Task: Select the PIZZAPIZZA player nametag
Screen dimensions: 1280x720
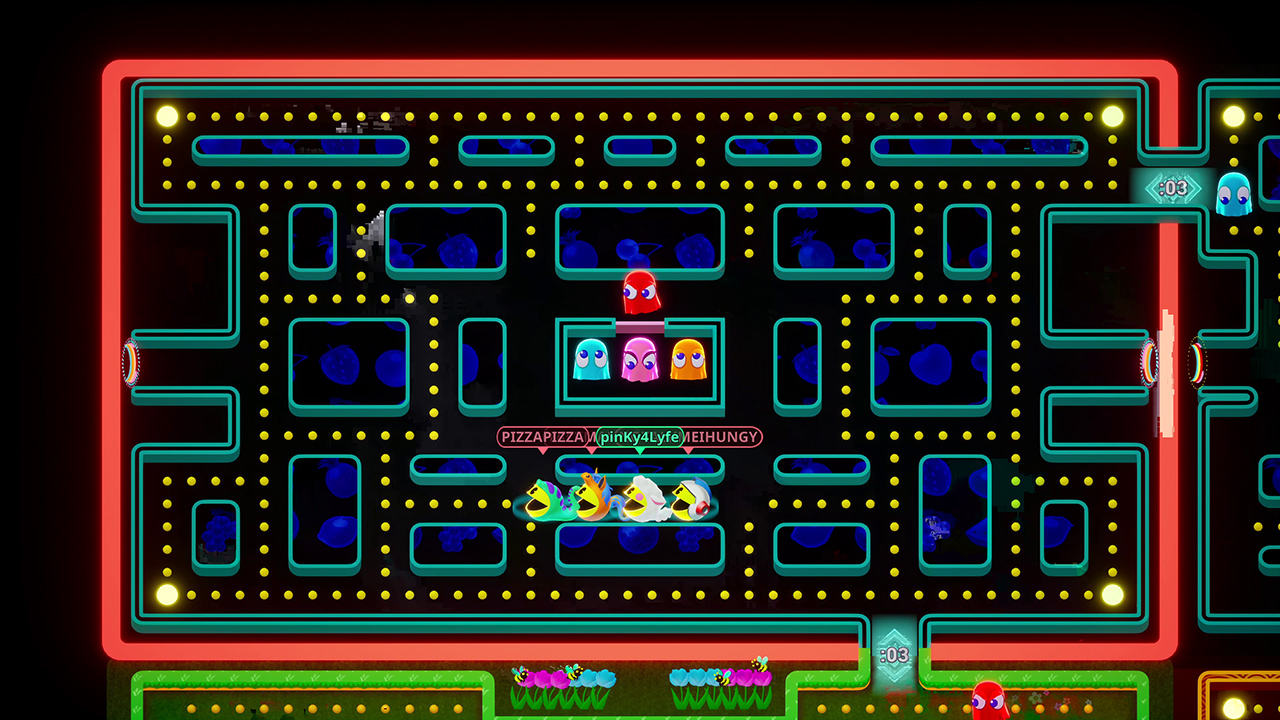Action: pos(540,437)
